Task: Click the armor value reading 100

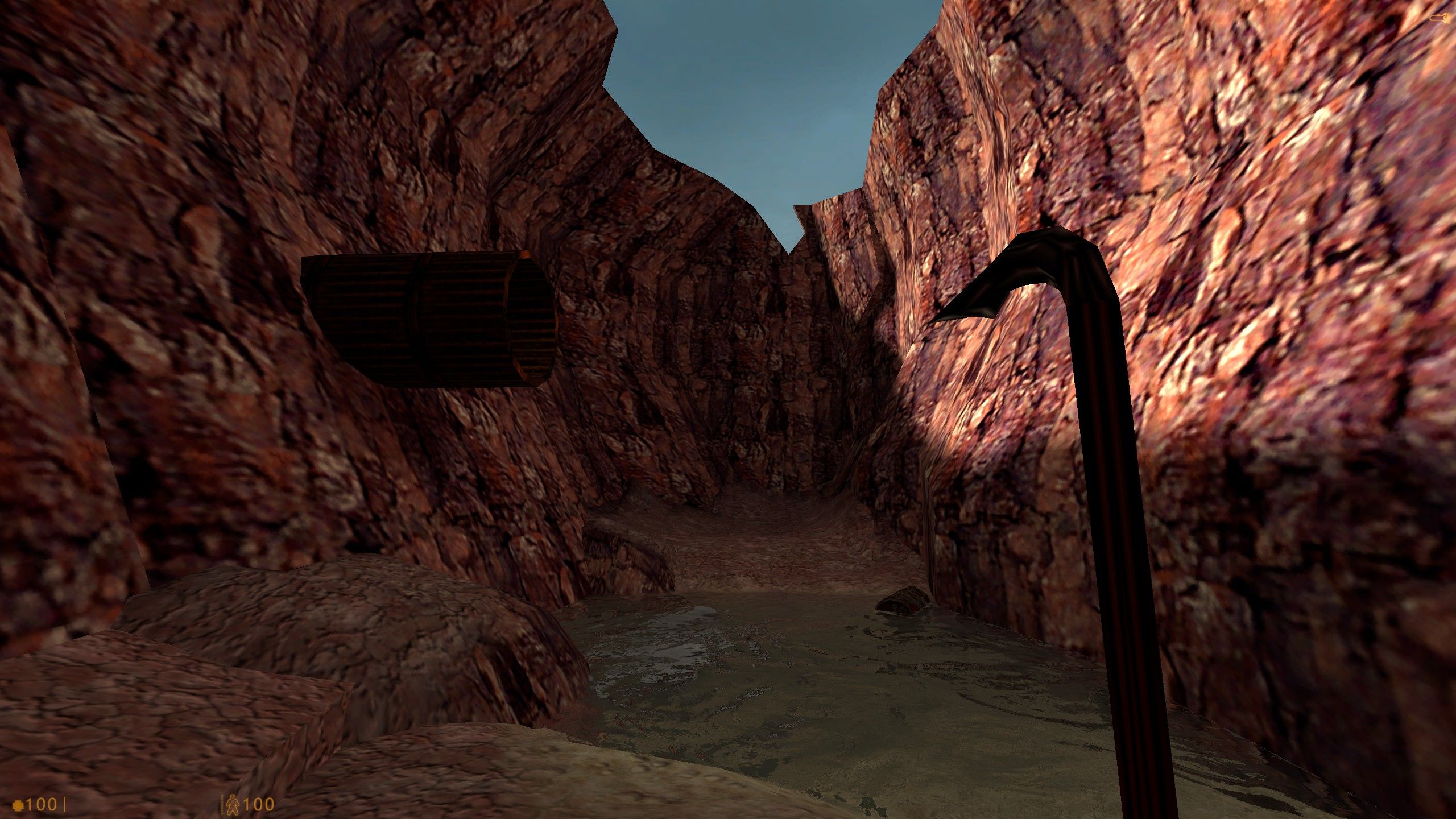Action: [x=260, y=805]
